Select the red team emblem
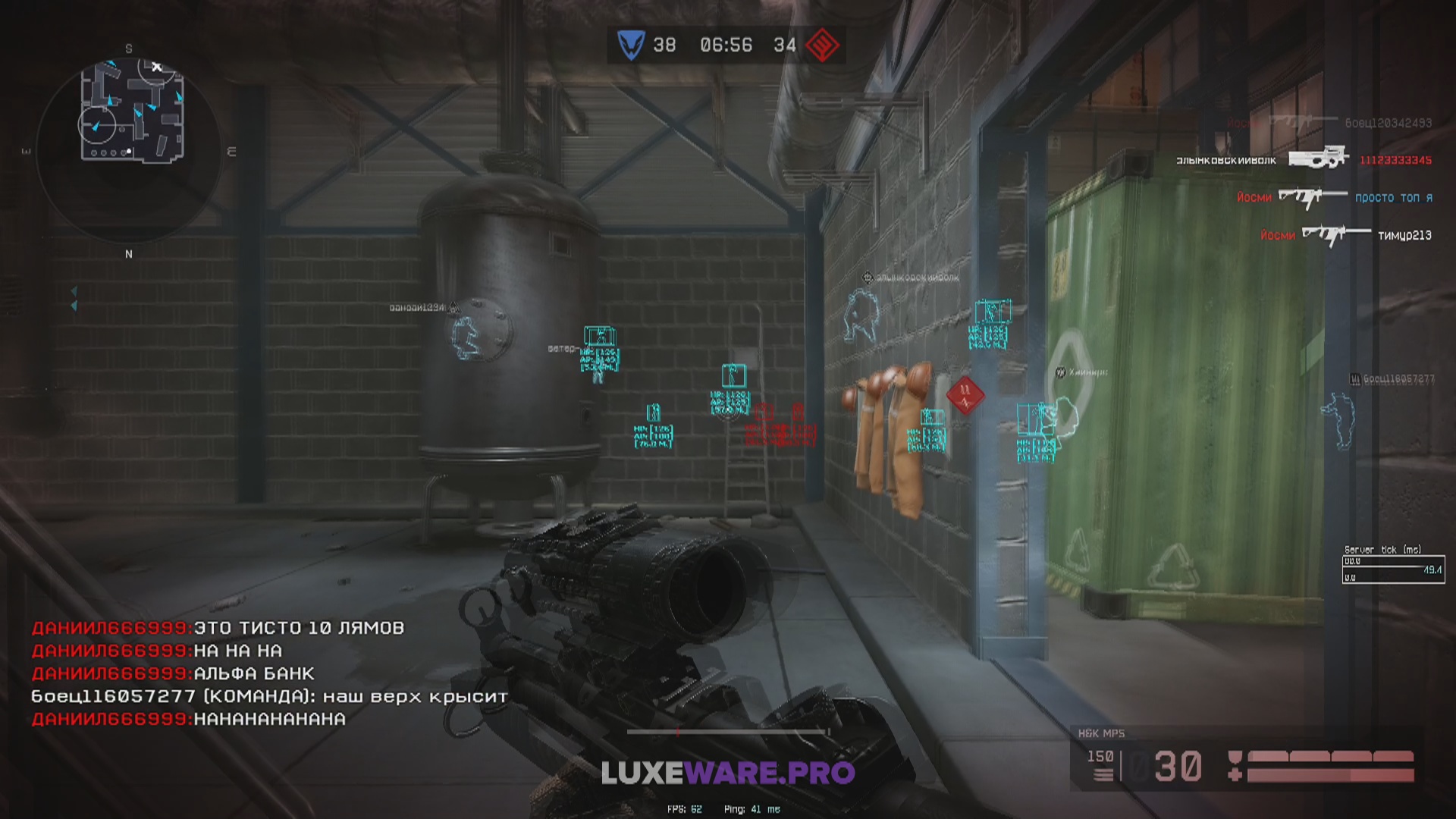 (822, 45)
